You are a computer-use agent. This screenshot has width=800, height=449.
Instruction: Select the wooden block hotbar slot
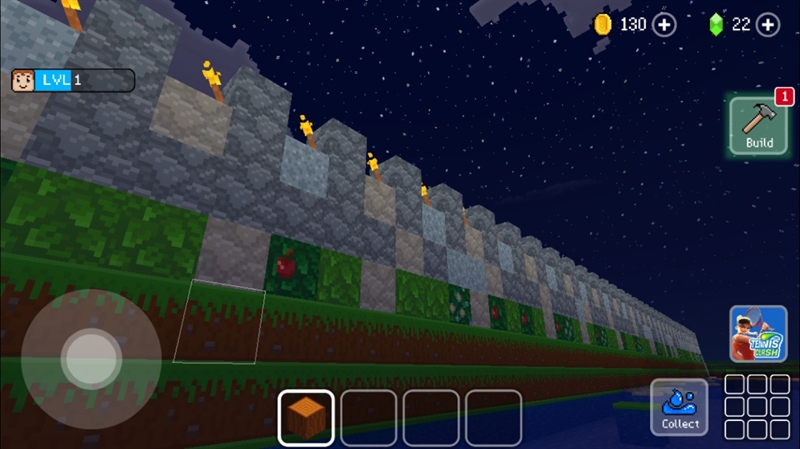[x=306, y=417]
